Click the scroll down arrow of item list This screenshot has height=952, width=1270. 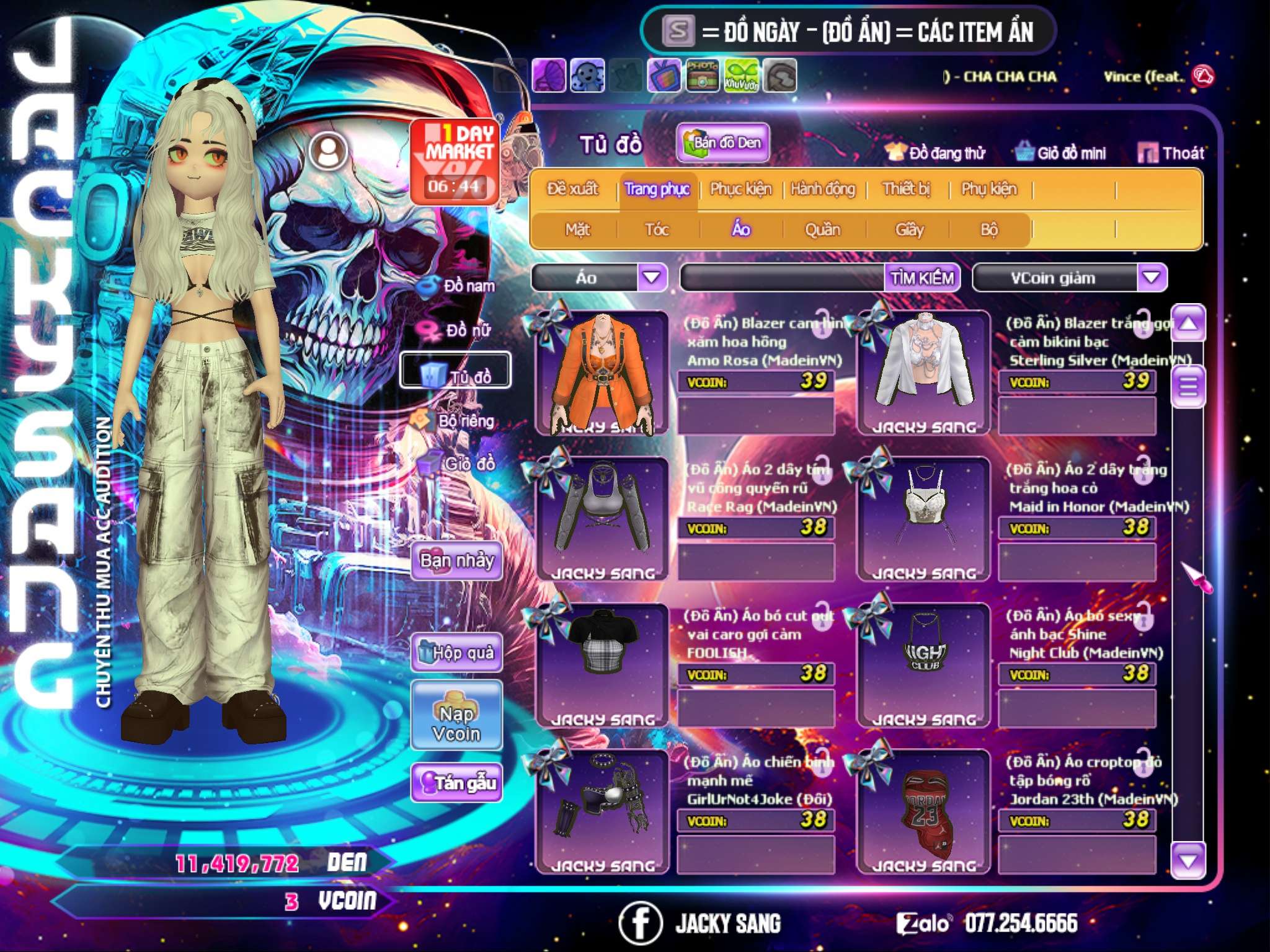pyautogui.click(x=1188, y=860)
